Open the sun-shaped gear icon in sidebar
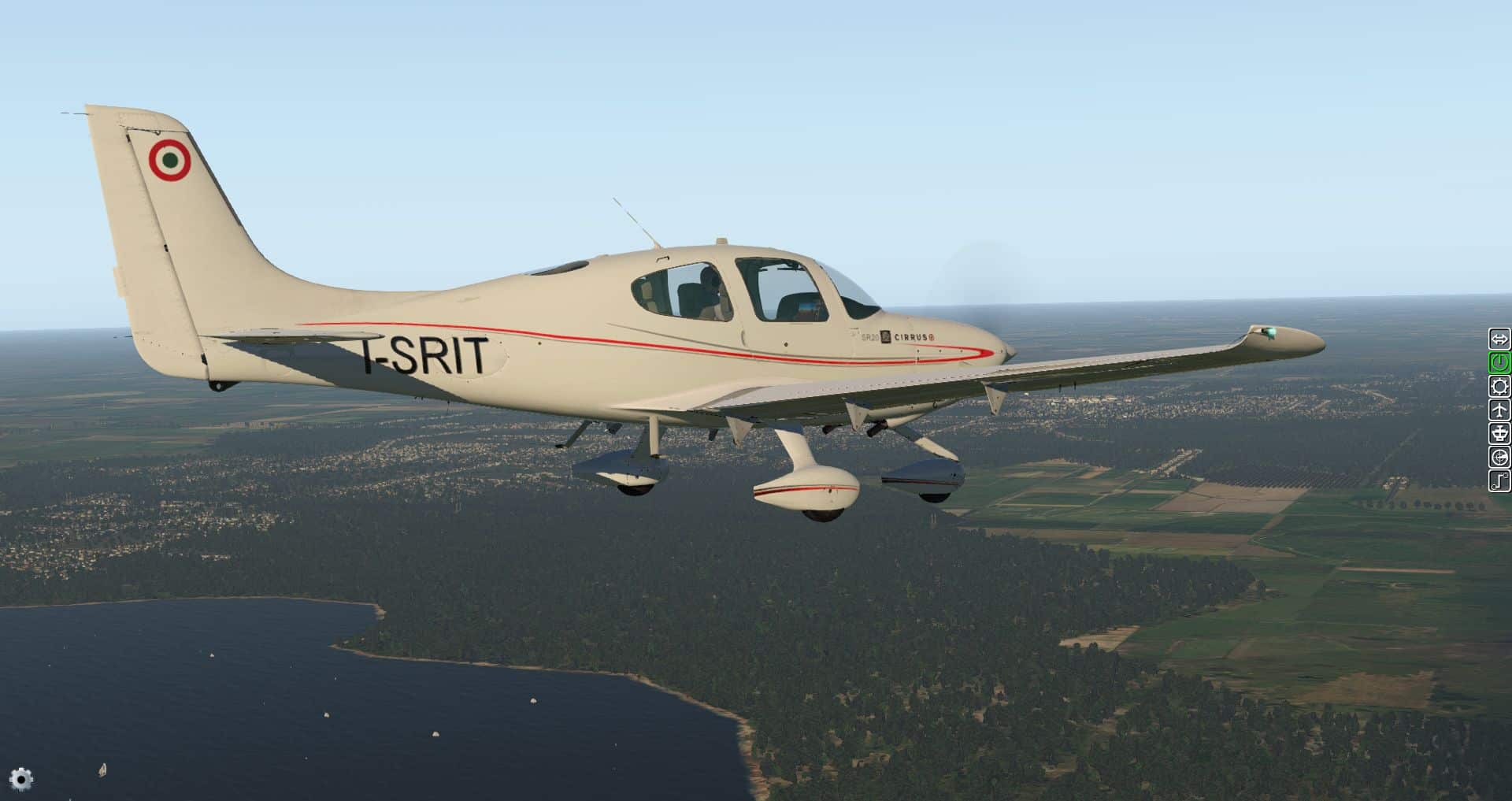1512x801 pixels. tap(1499, 386)
